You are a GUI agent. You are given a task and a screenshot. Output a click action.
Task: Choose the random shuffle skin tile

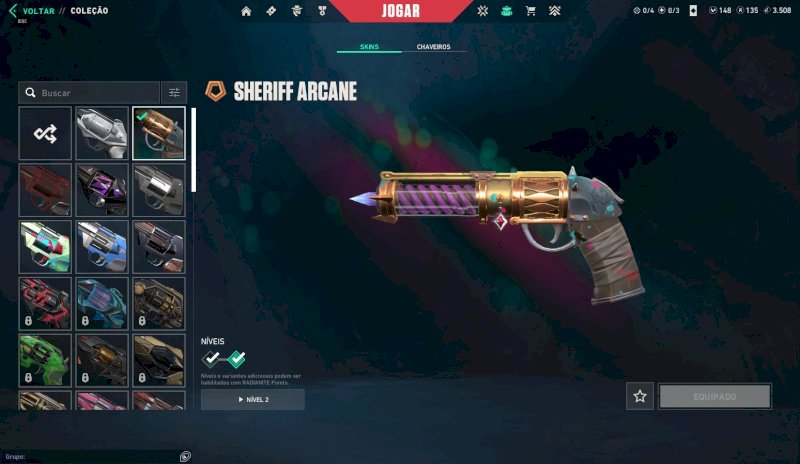(x=45, y=133)
